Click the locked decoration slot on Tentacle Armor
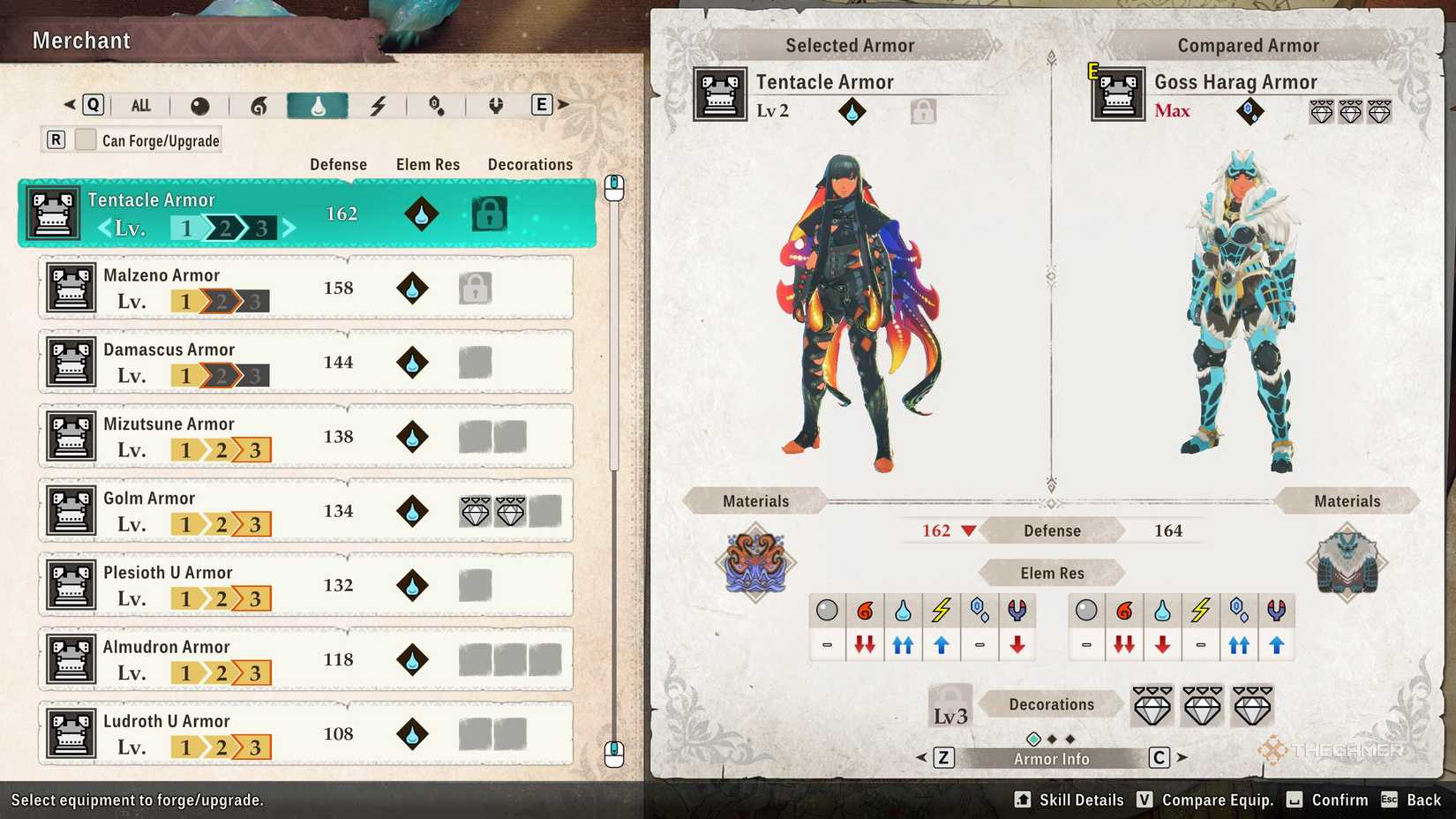This screenshot has width=1456, height=819. [x=489, y=213]
